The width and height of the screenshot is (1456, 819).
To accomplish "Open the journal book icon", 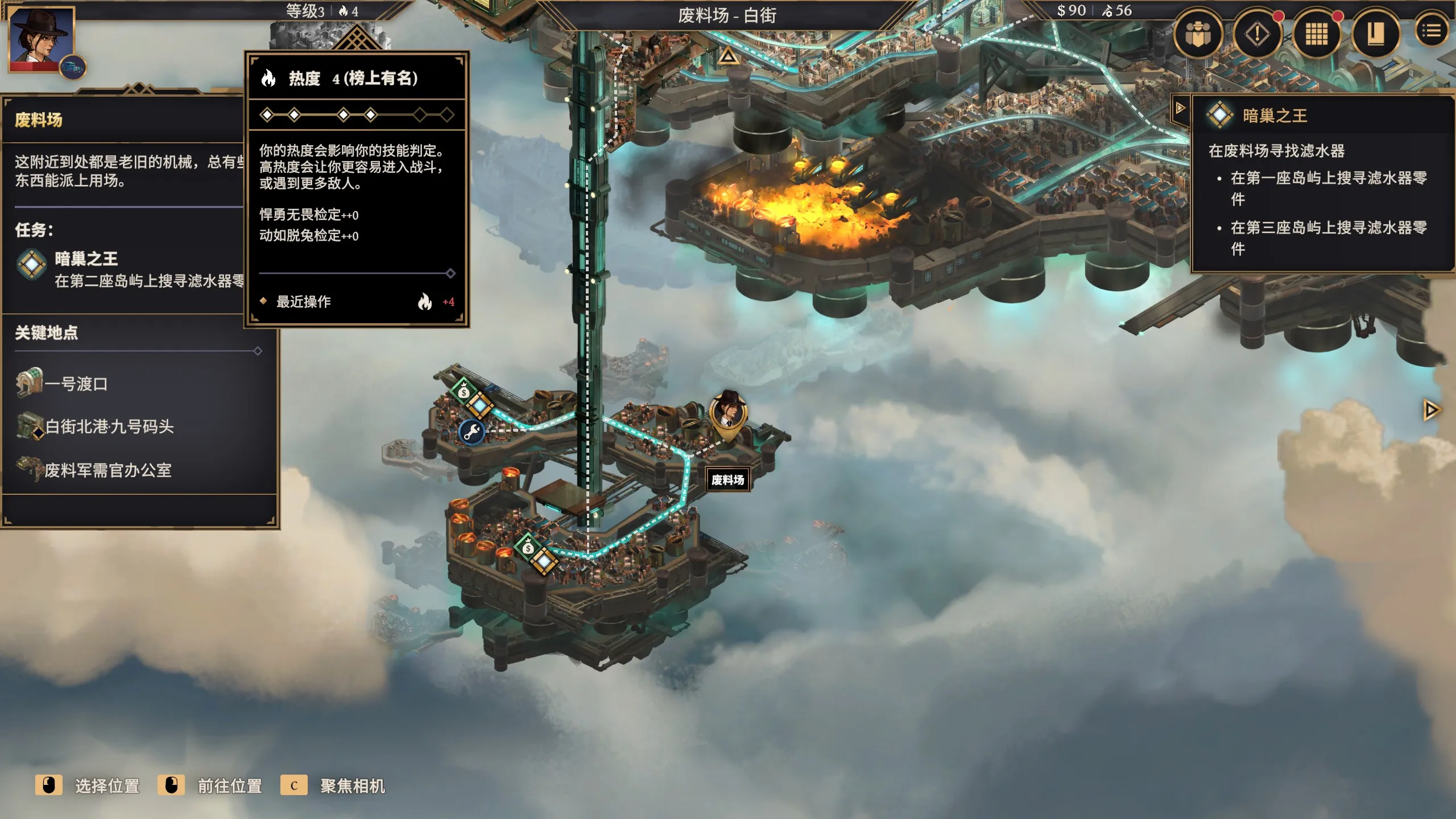I will coord(1375,34).
